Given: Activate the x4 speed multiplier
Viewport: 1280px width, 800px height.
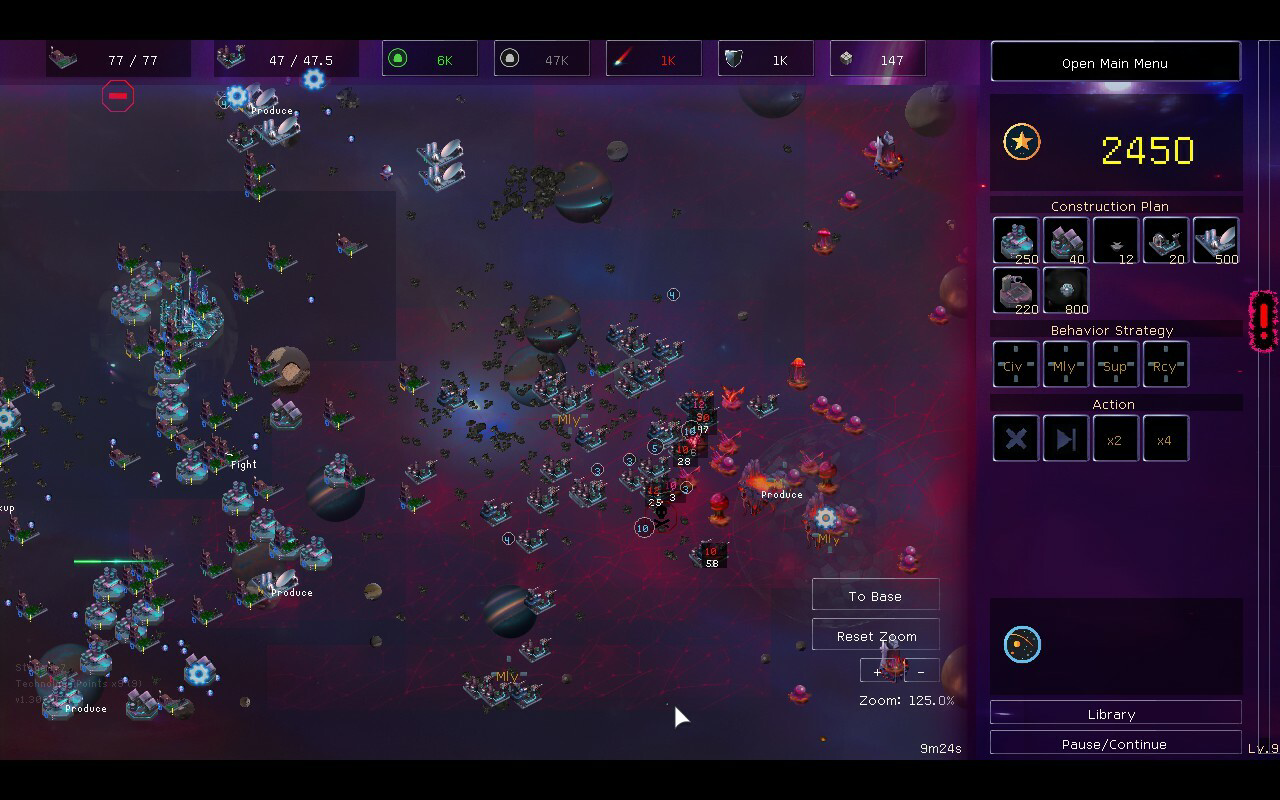Looking at the screenshot, I should 1165,438.
